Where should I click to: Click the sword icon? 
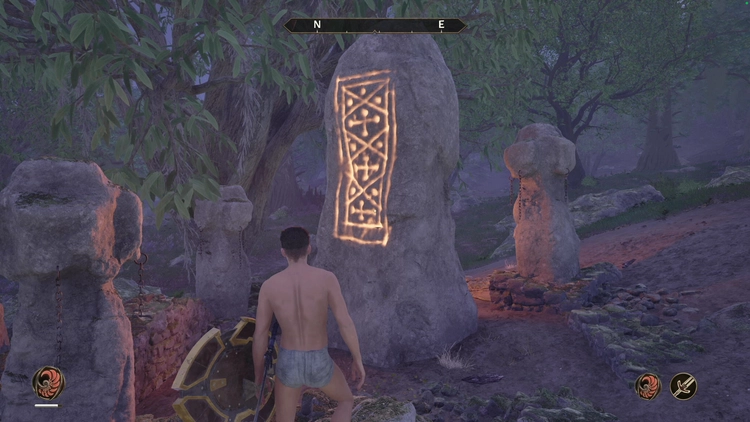pyautogui.click(x=683, y=386)
